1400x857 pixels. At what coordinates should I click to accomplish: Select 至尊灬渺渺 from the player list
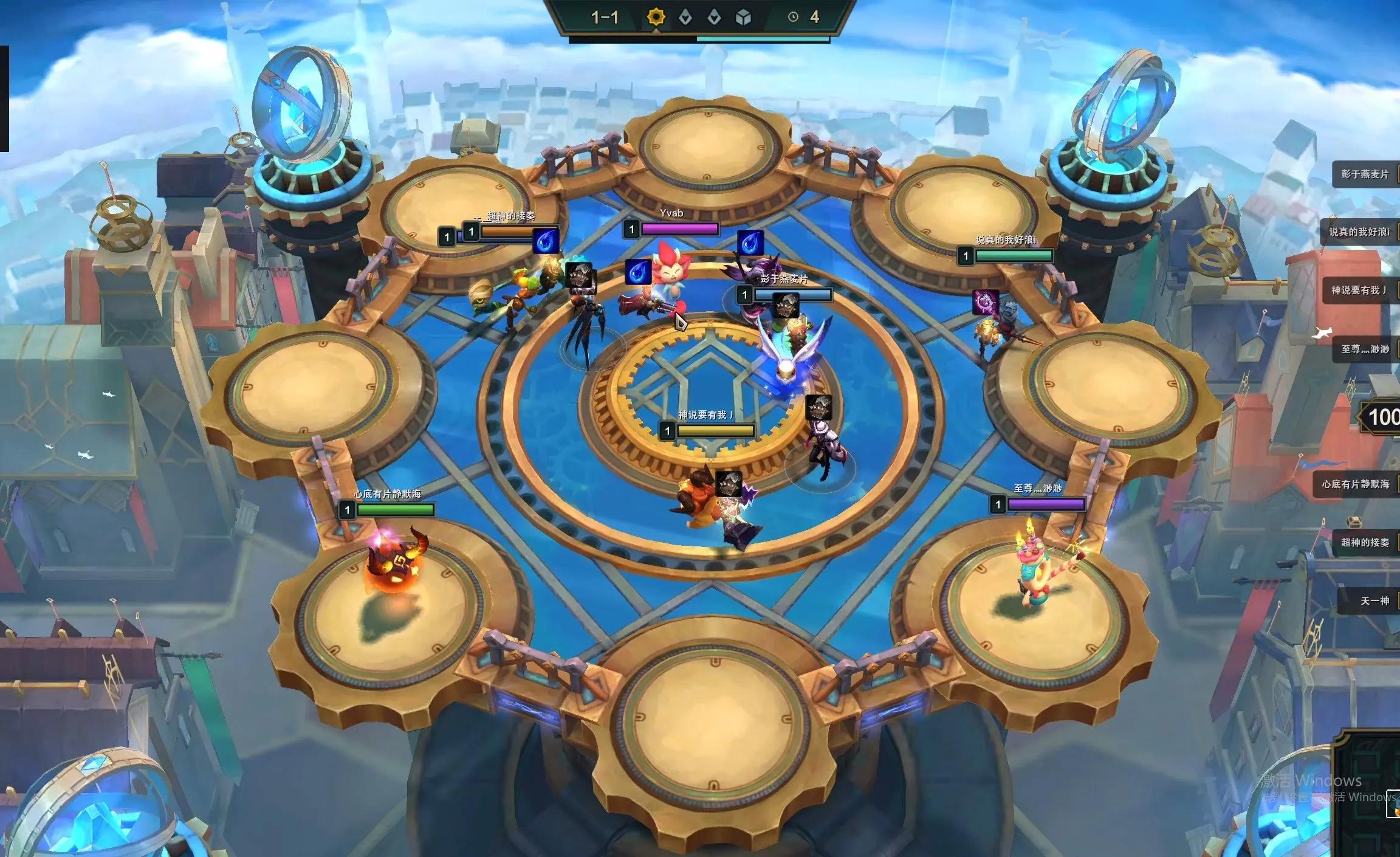(1365, 349)
